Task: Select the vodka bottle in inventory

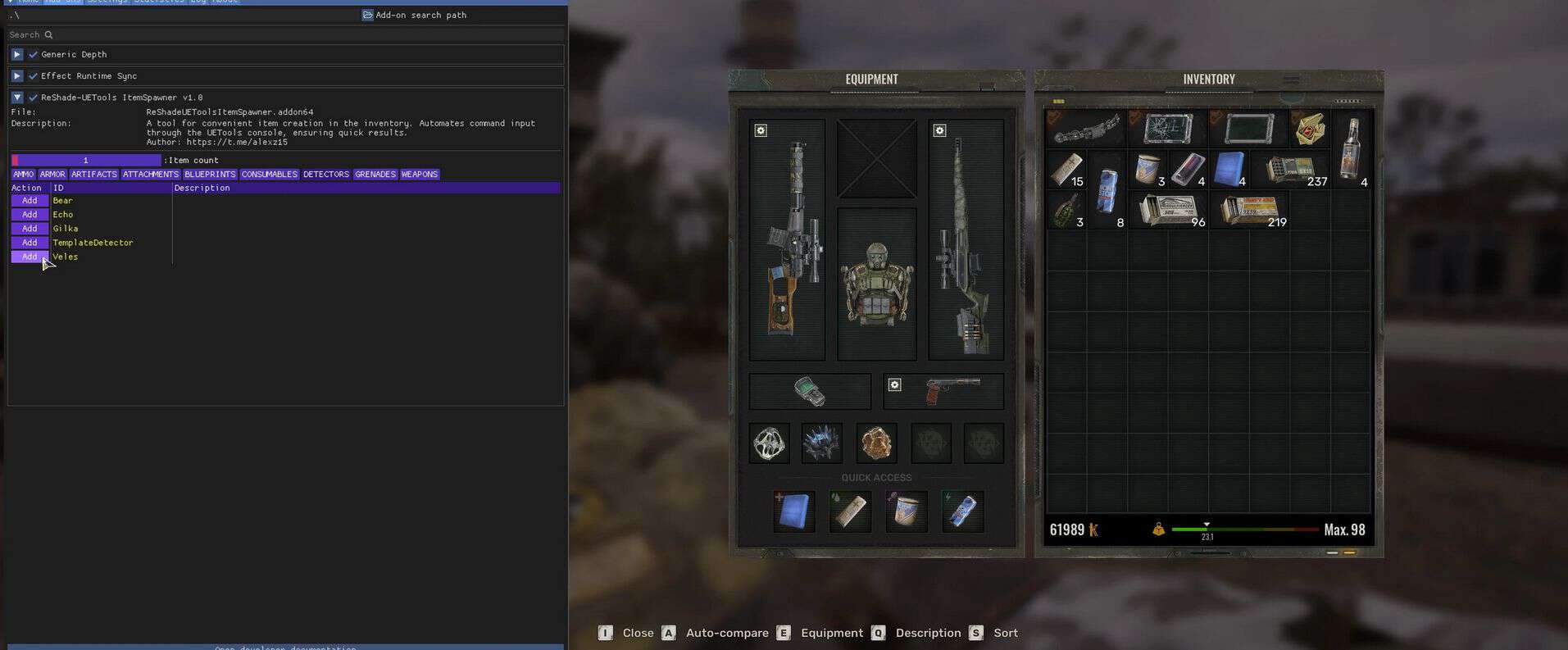Action: tap(1351, 149)
